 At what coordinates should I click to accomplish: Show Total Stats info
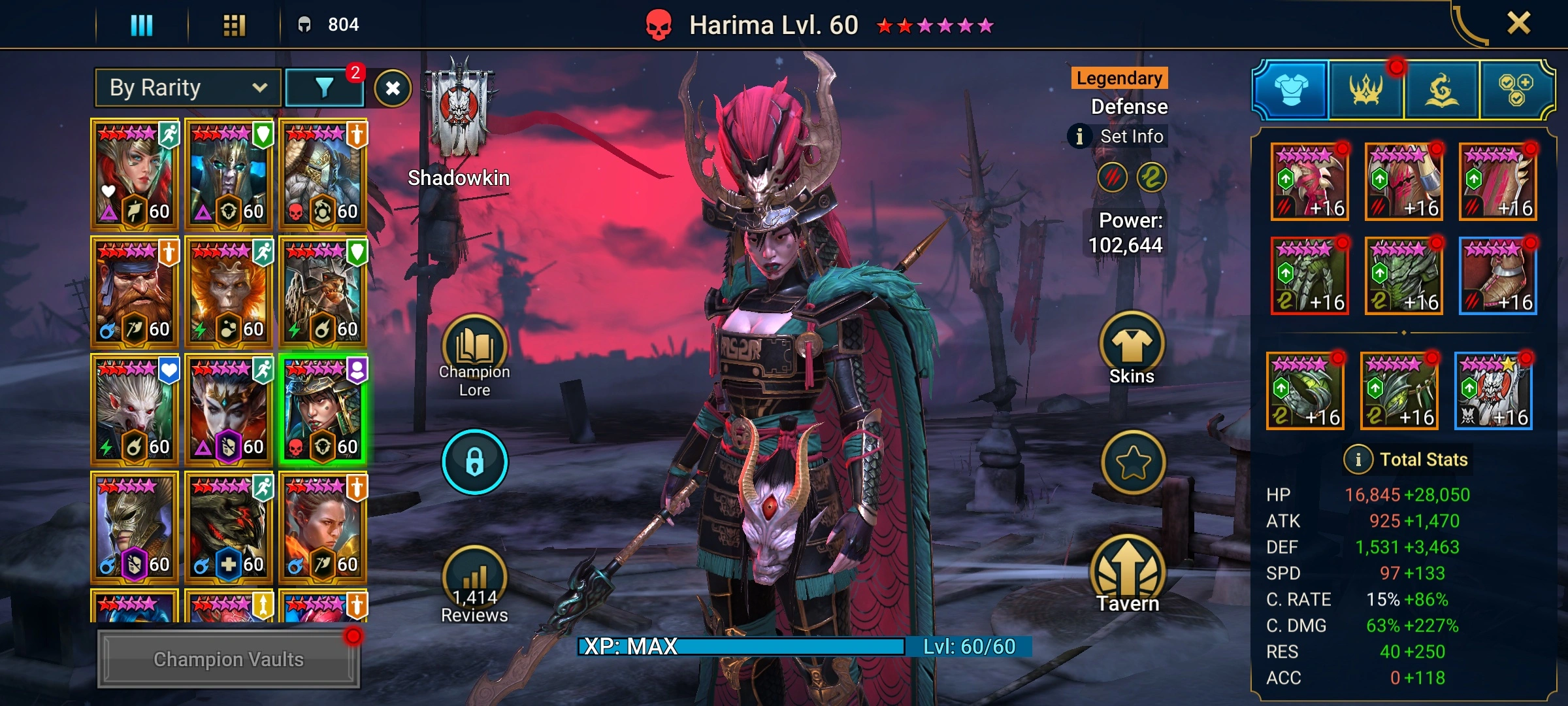[1358, 460]
